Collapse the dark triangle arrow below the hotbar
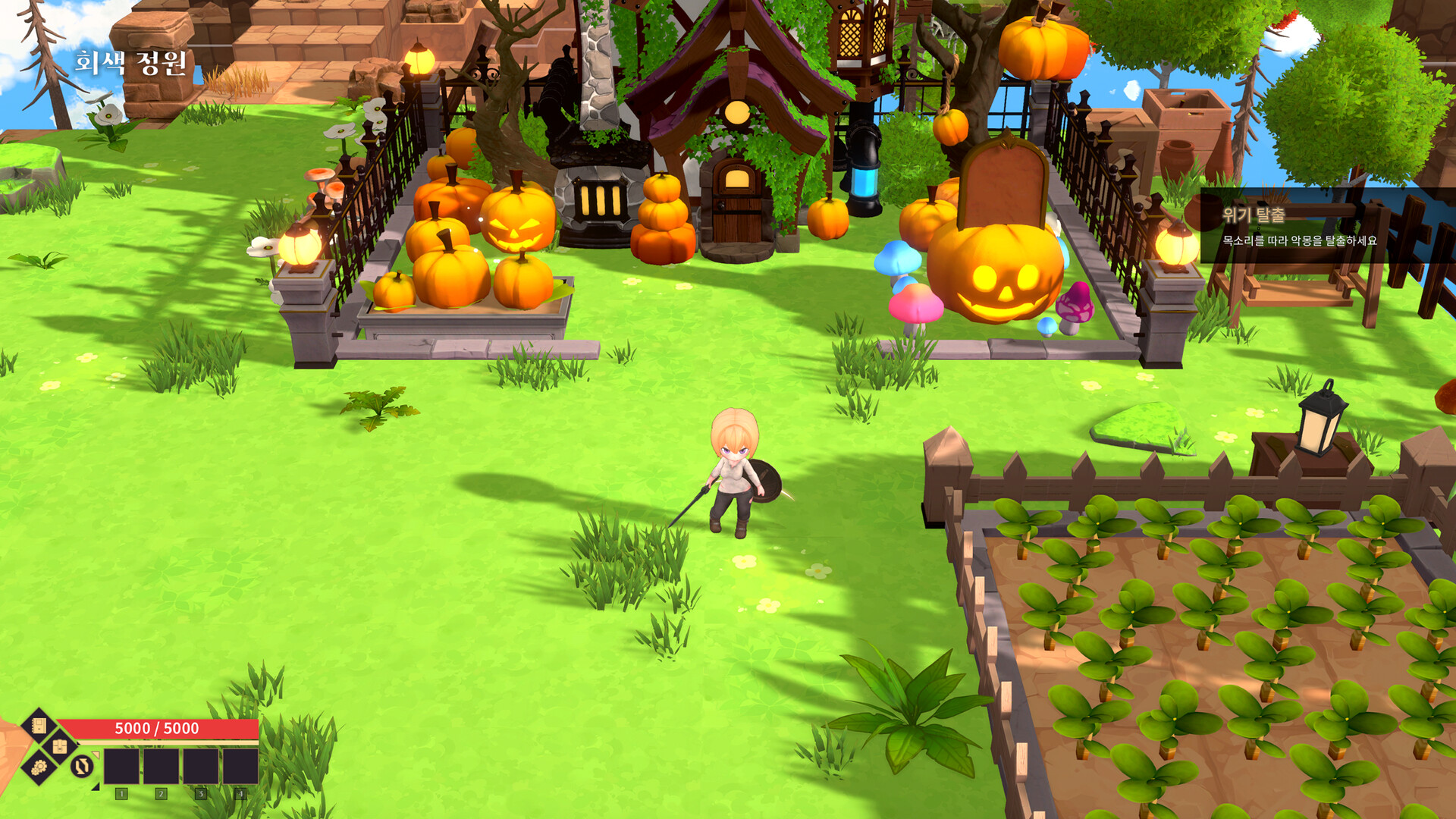The image size is (1456, 819). [x=95, y=788]
